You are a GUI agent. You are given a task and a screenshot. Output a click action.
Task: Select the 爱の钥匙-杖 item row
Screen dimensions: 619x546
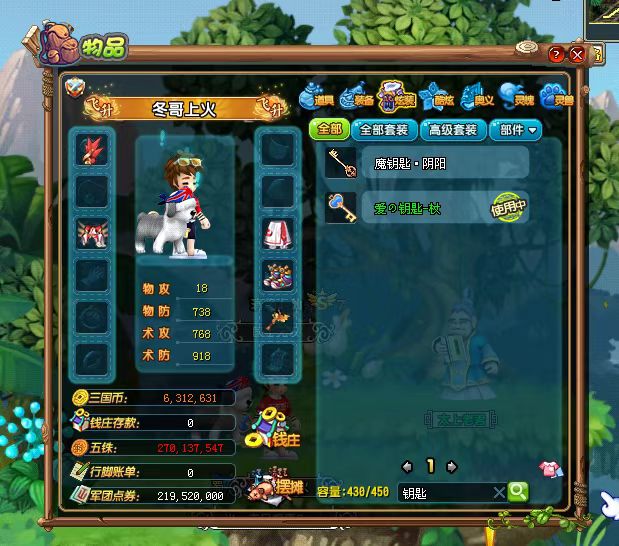click(427, 208)
